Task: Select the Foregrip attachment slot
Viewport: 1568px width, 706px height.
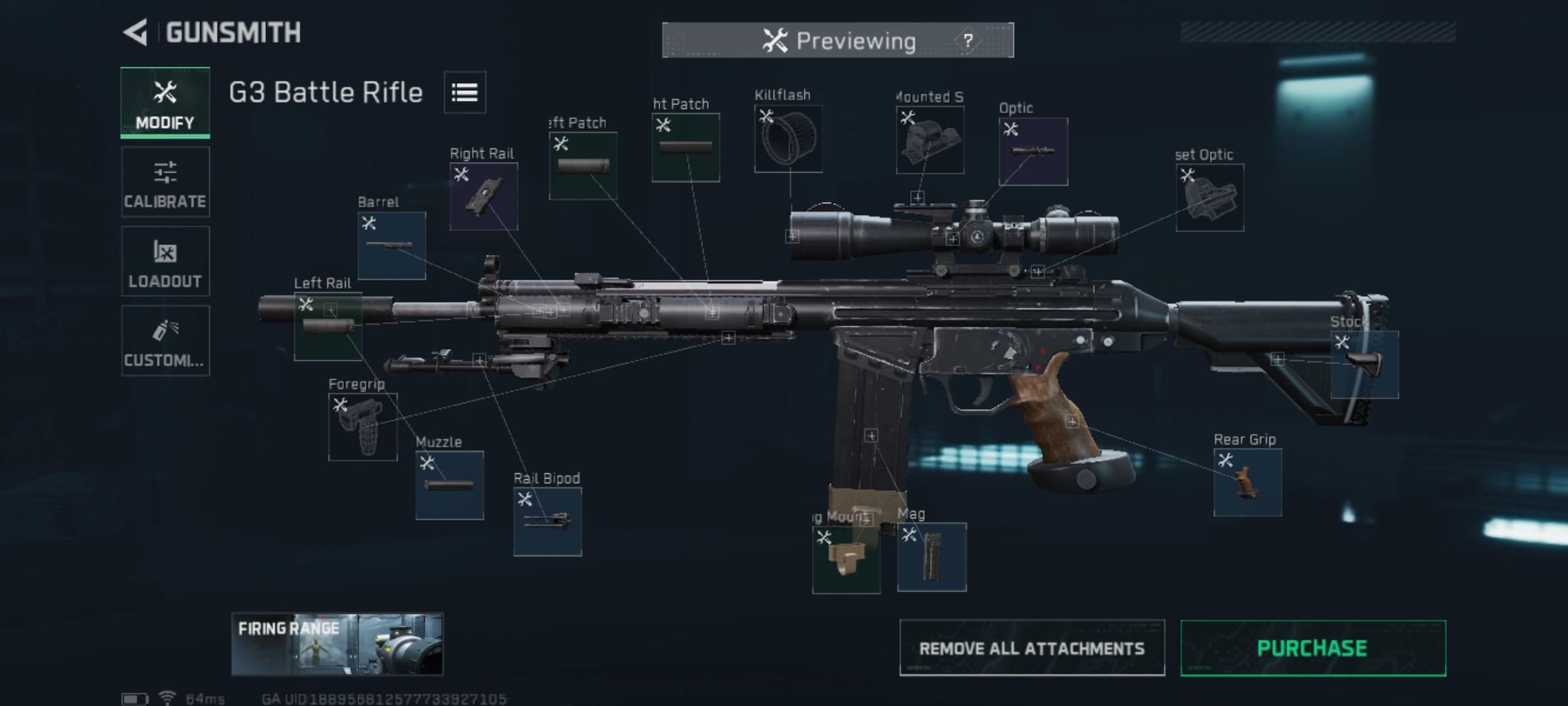Action: (363, 427)
